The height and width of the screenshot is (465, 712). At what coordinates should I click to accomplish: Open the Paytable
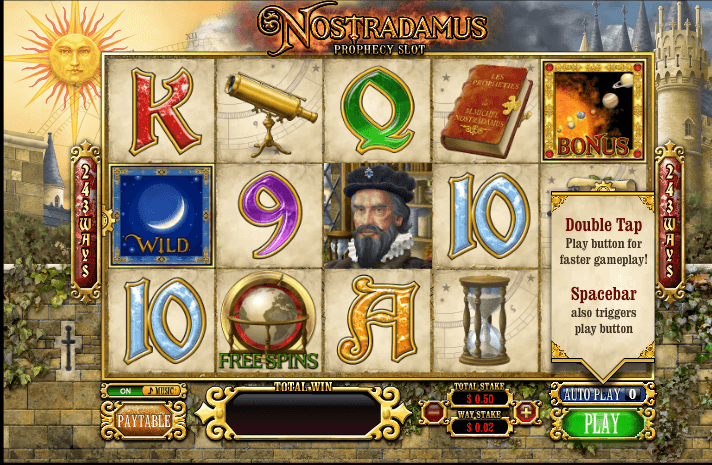coord(143,420)
